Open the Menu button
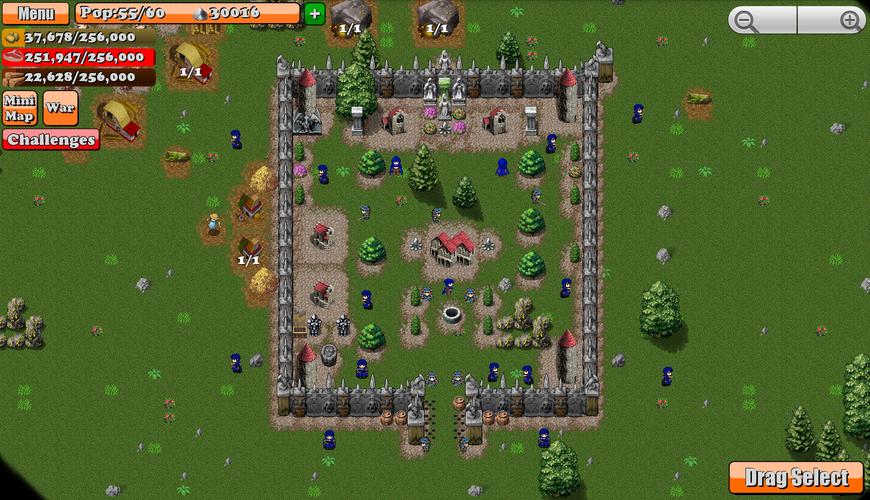Viewport: 870px width, 500px height. tap(36, 14)
